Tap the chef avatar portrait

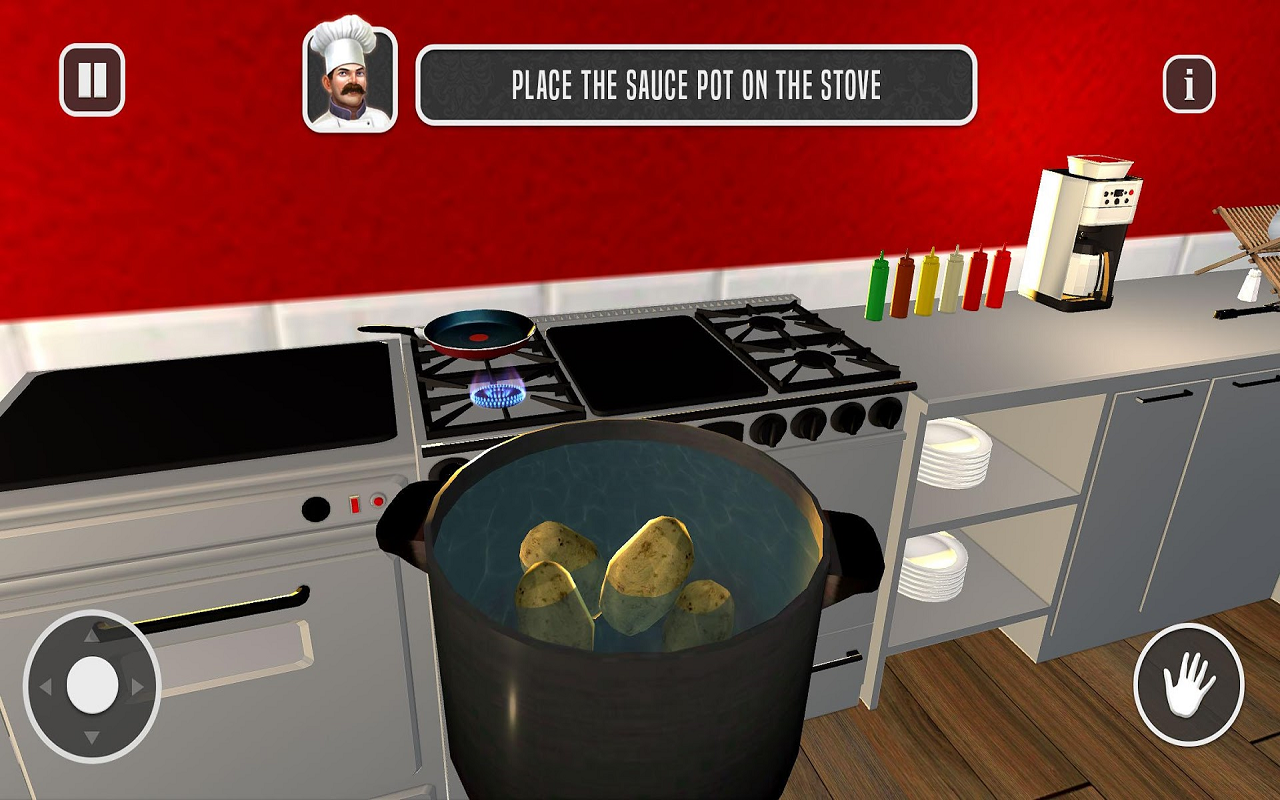click(x=343, y=75)
